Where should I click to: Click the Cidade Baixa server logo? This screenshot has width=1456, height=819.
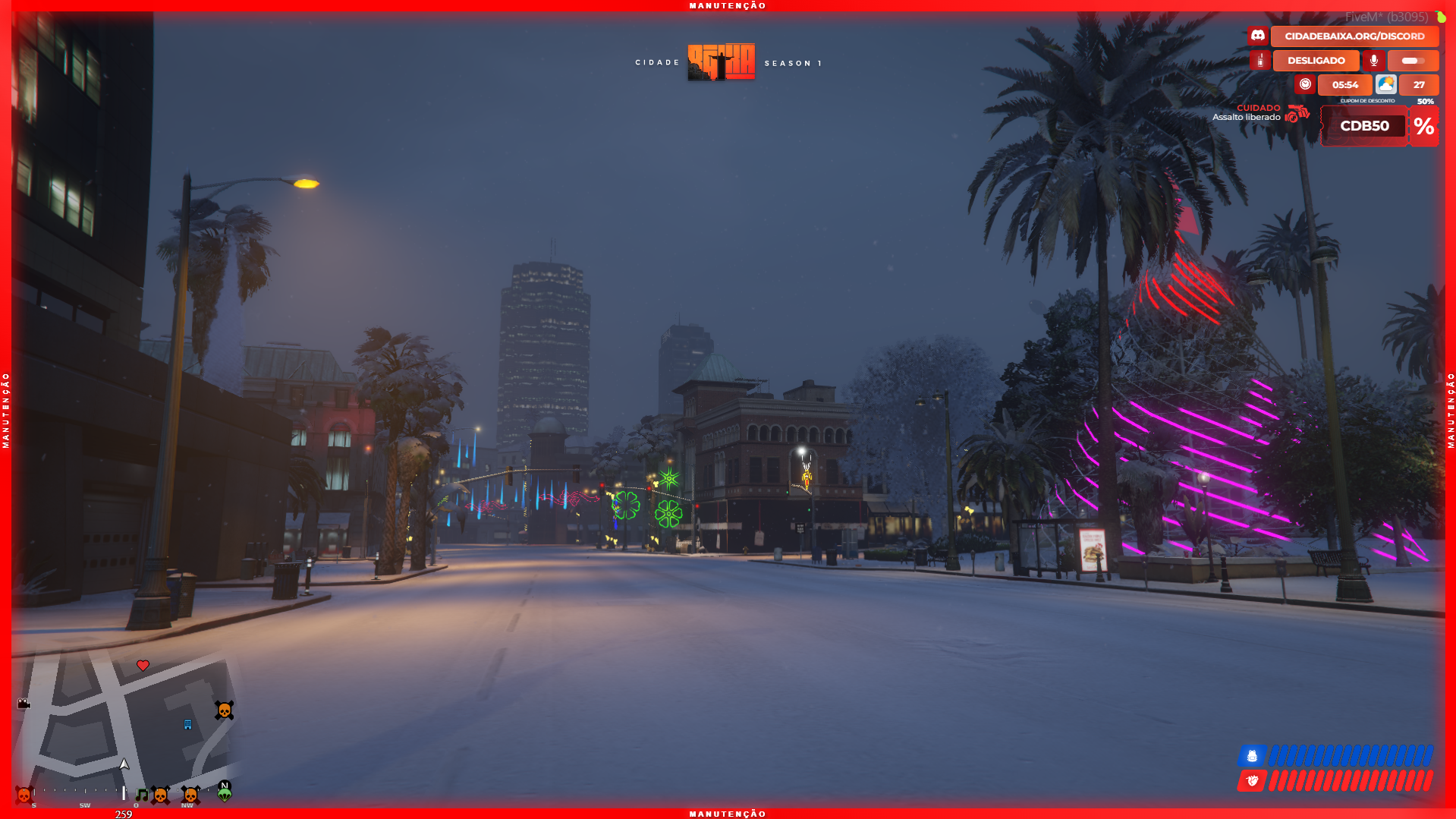click(x=721, y=61)
